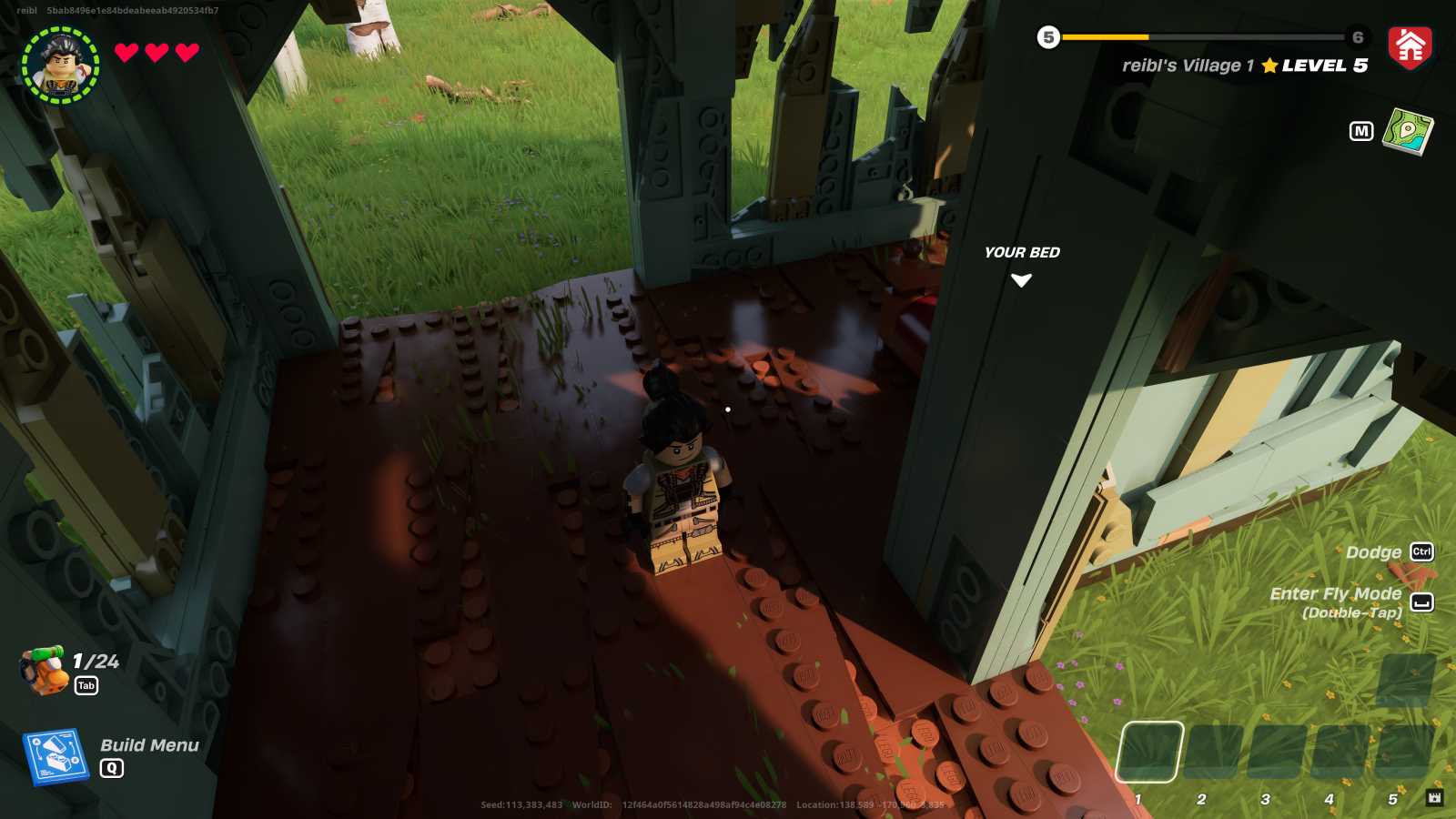Expand the YOUR BED waypoint arrow
Viewport: 1456px width, 819px height.
[1023, 281]
